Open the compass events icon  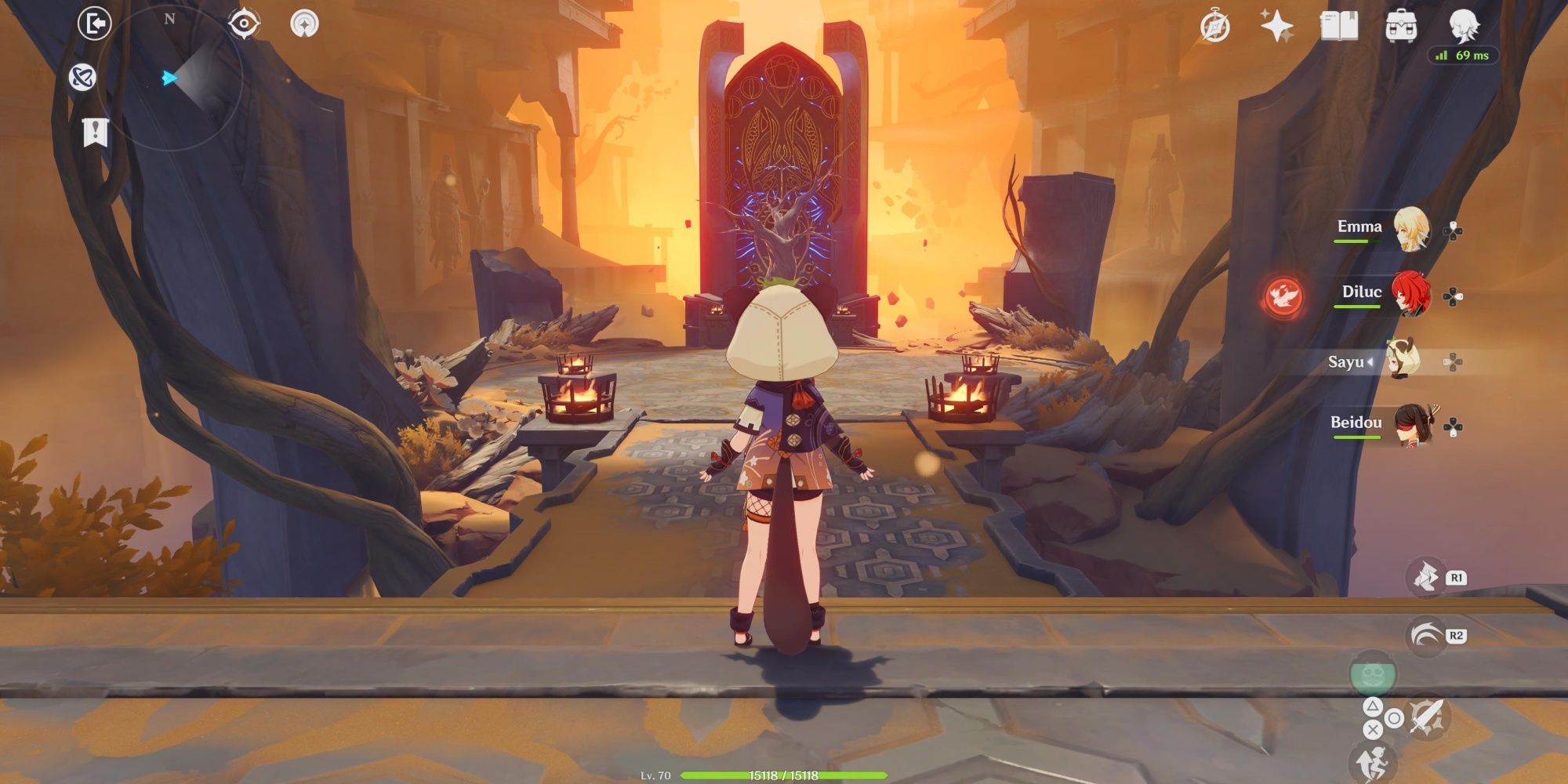coord(1214,27)
